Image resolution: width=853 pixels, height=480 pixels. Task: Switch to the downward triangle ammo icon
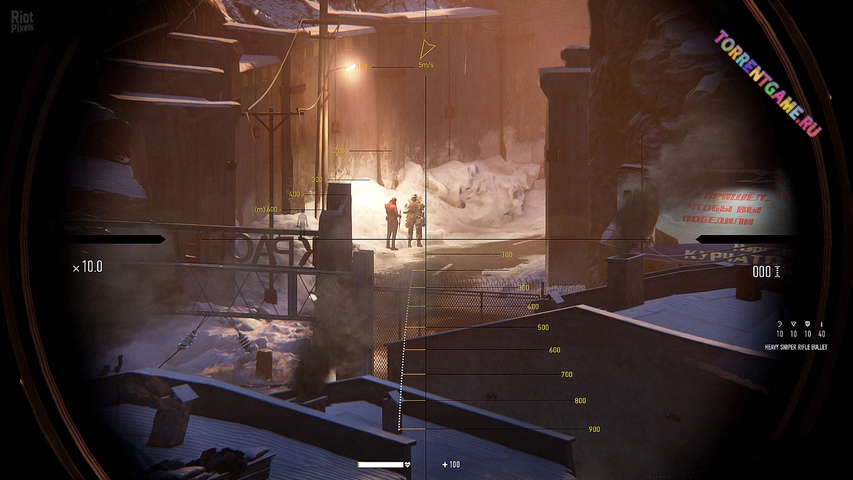tap(793, 325)
